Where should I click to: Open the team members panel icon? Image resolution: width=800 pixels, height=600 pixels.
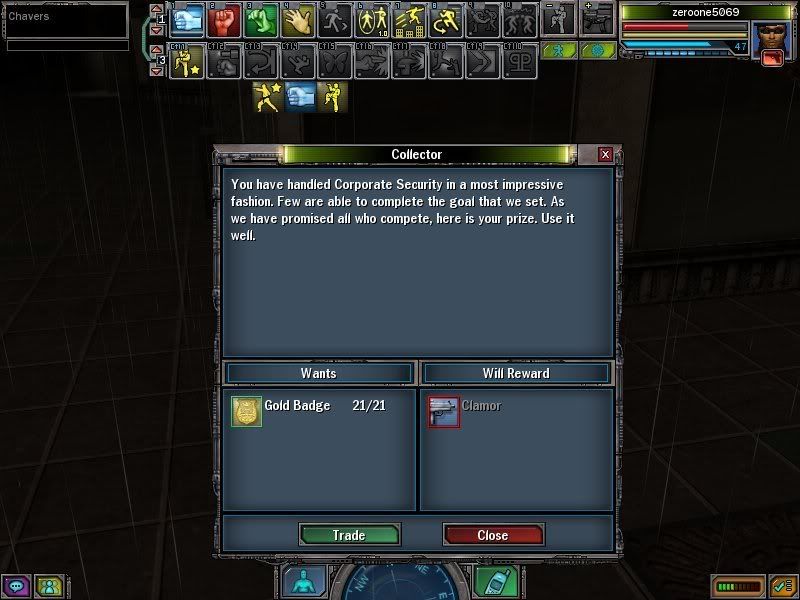[46, 586]
